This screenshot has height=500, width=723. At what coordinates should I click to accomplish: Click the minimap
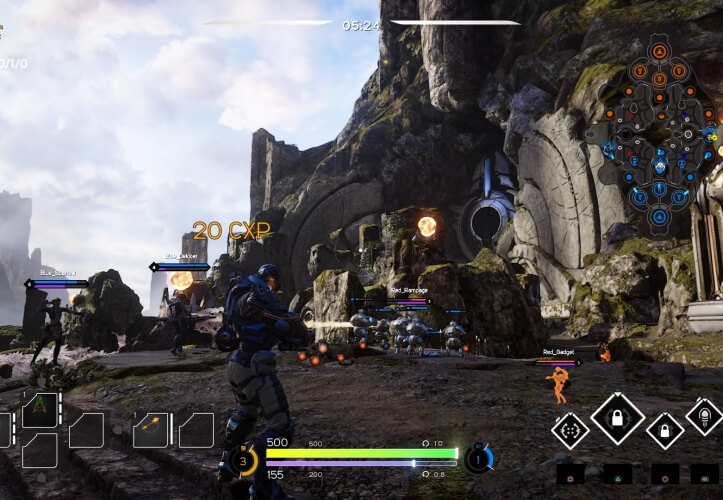point(657,133)
